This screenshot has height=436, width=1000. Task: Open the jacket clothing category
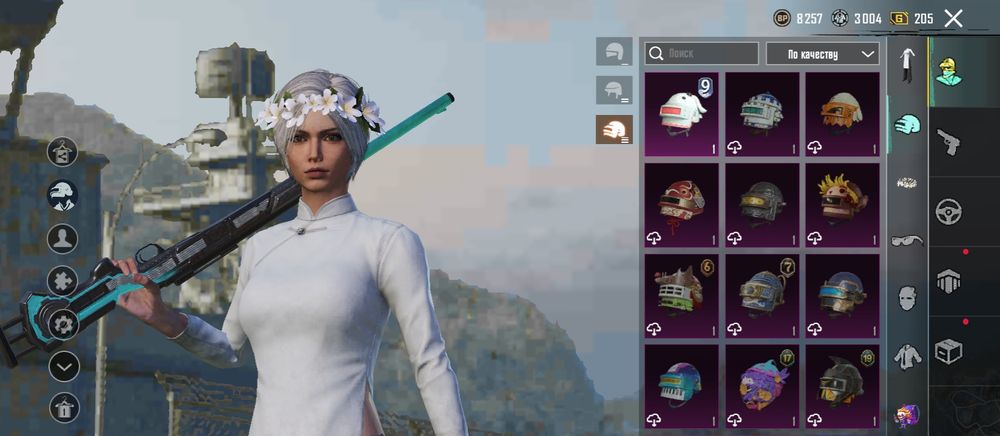tap(907, 354)
